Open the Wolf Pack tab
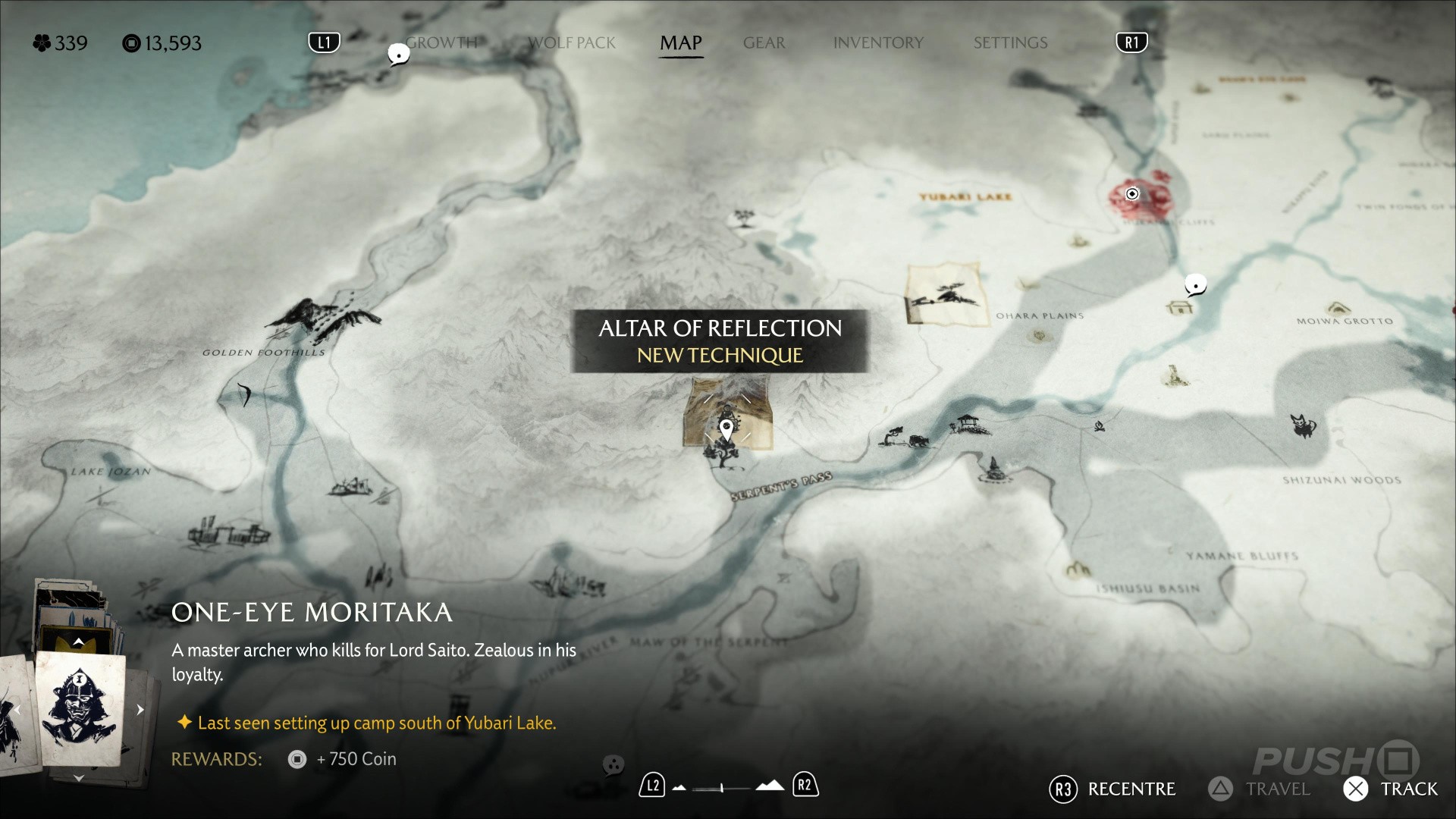Viewport: 1456px width, 819px height. tap(573, 43)
